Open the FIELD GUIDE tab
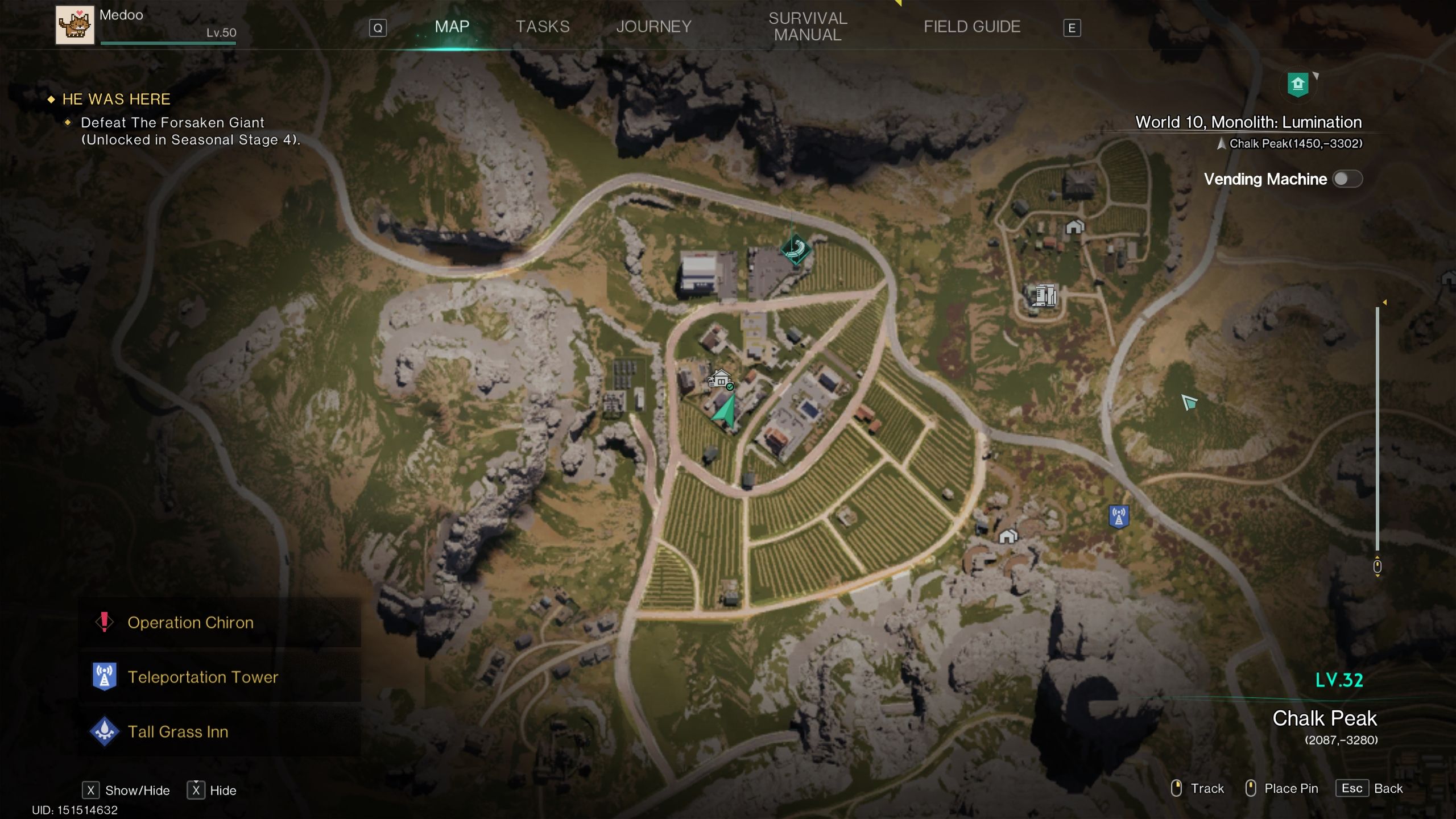This screenshot has width=1456, height=819. [971, 26]
